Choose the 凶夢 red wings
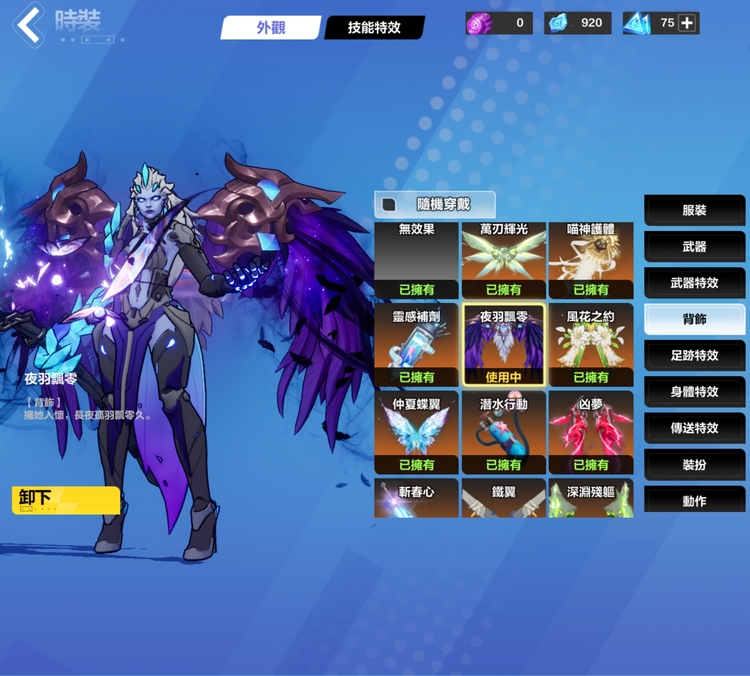 pyautogui.click(x=590, y=432)
